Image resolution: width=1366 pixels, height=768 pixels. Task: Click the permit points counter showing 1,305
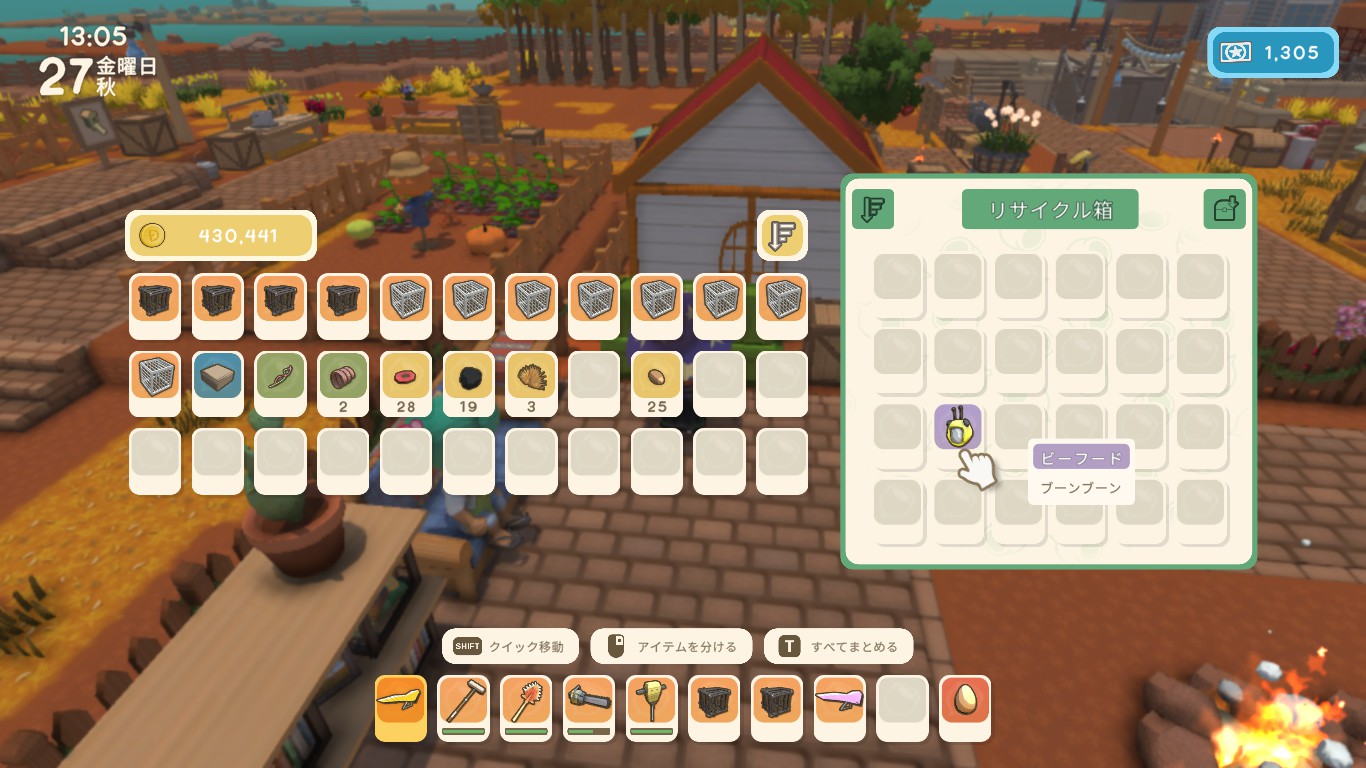[x=1273, y=53]
